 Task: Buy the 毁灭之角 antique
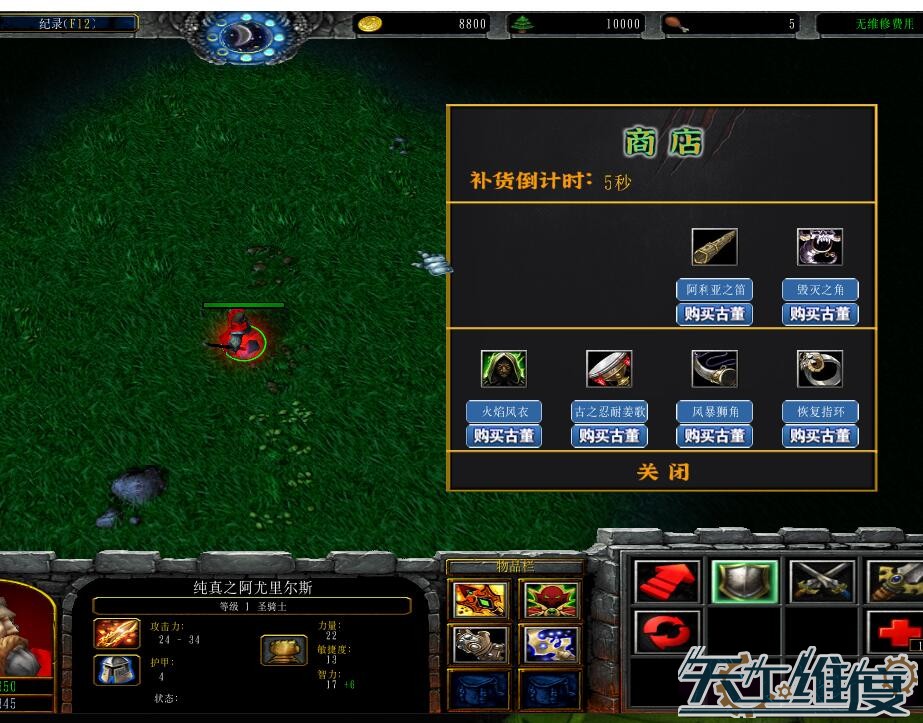click(x=820, y=314)
